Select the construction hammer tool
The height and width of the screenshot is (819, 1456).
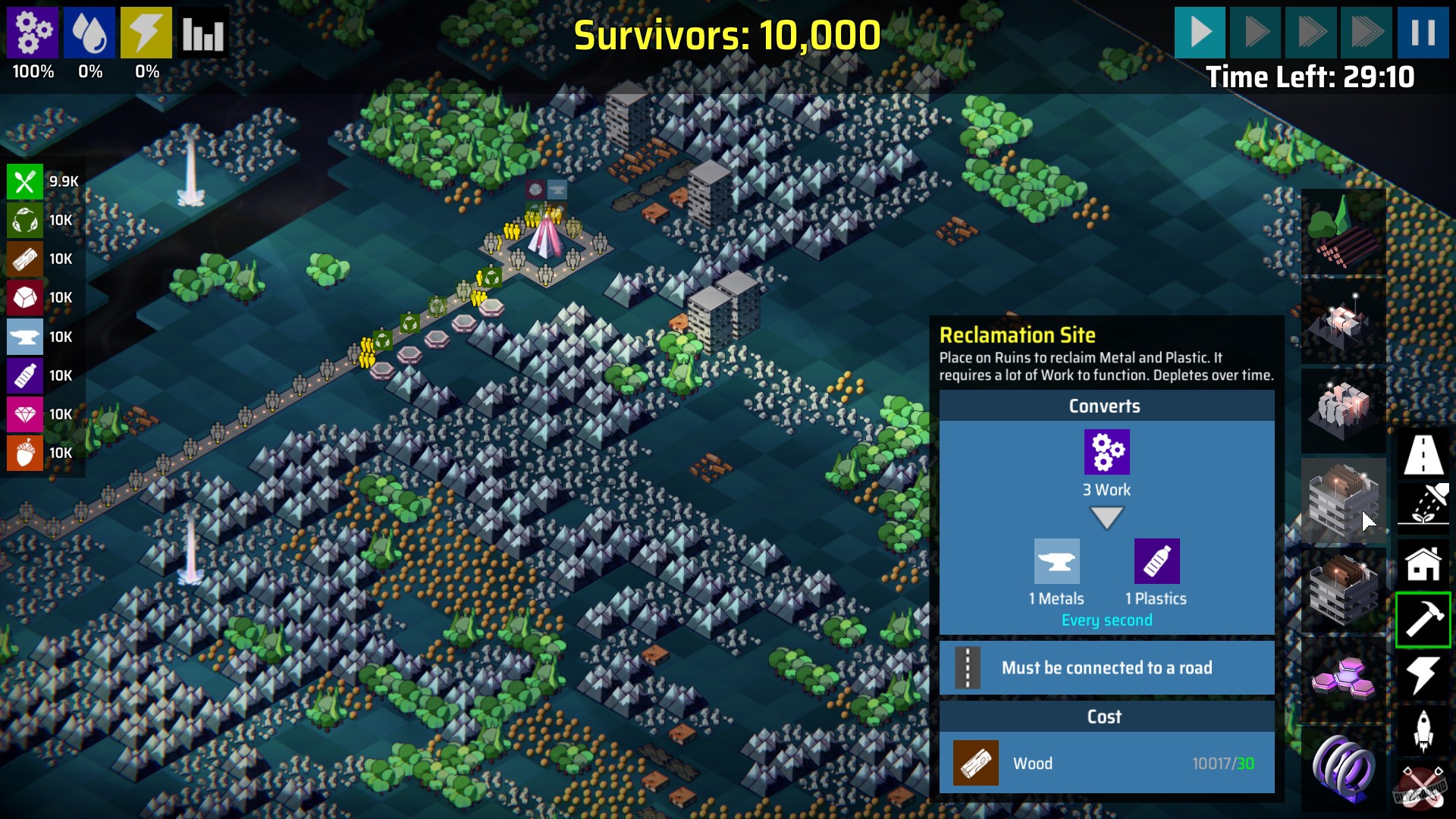click(x=1423, y=620)
